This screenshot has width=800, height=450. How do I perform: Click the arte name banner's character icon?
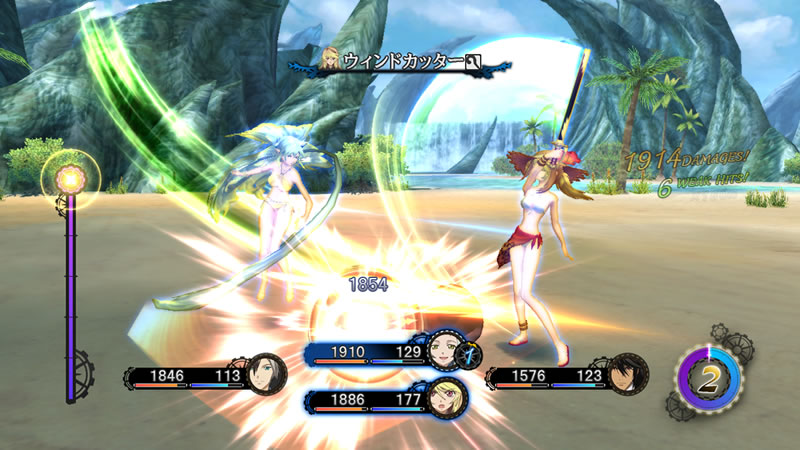click(x=331, y=60)
